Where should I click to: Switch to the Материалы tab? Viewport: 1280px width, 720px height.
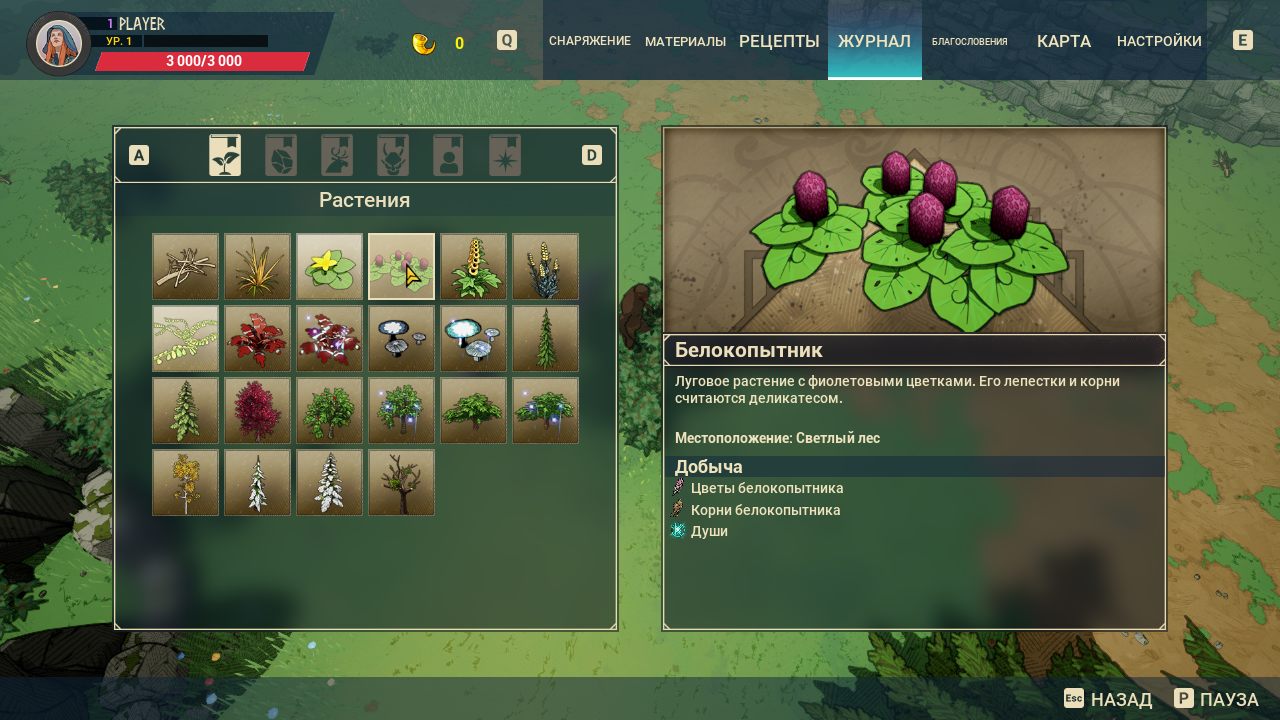point(685,41)
